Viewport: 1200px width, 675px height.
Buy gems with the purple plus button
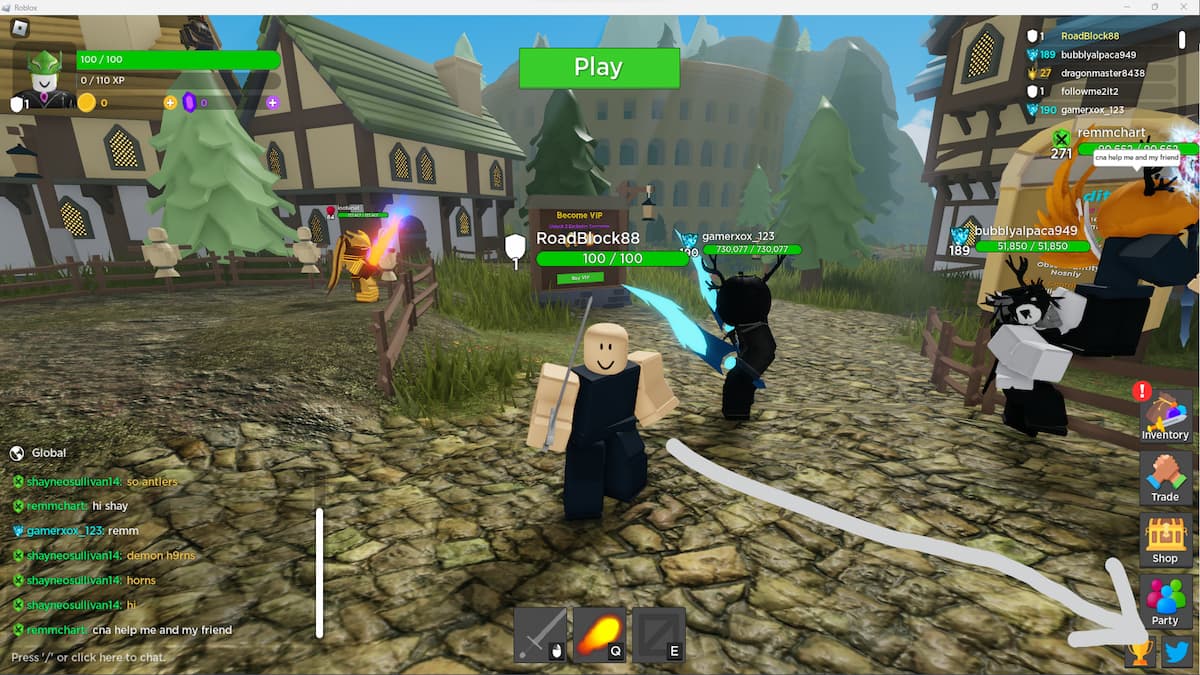point(272,102)
